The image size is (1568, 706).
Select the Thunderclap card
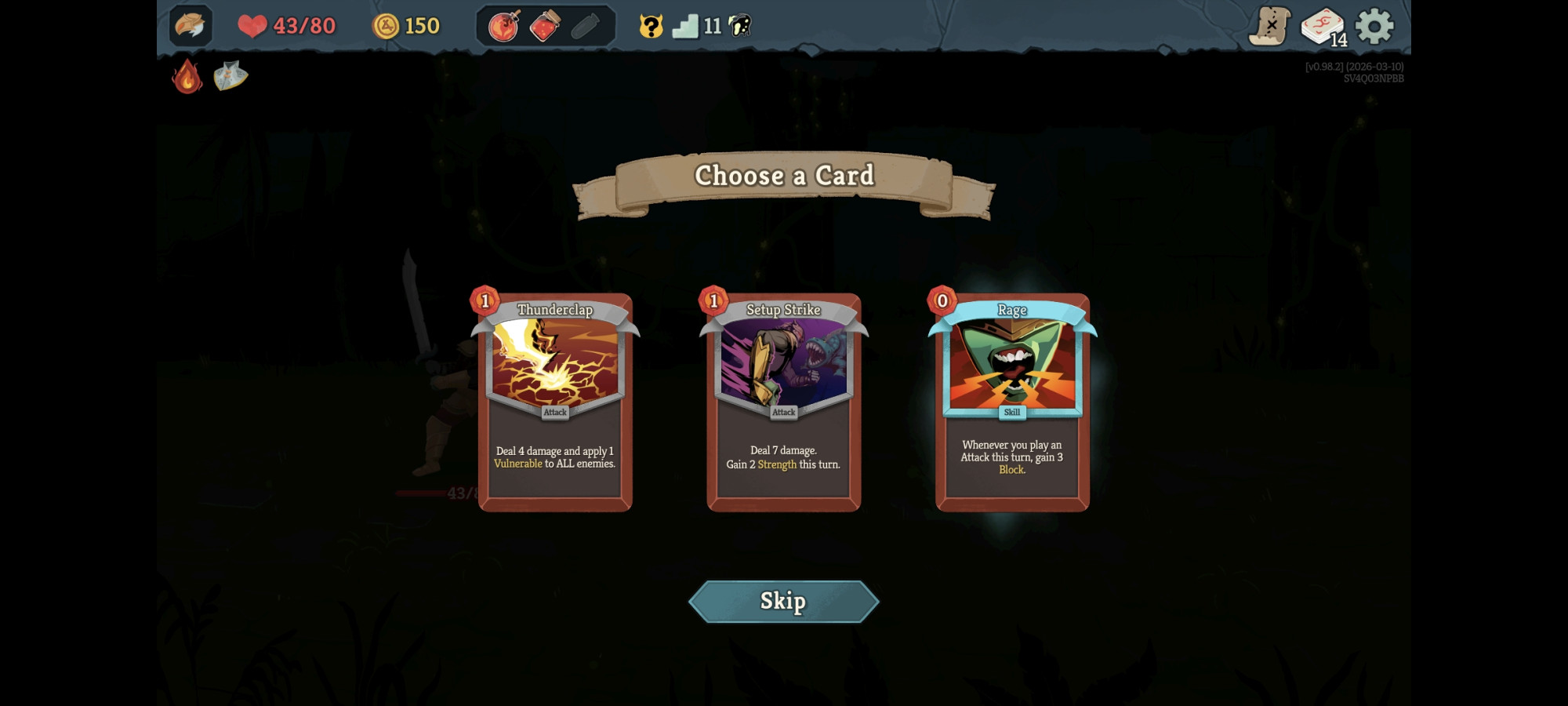554,400
